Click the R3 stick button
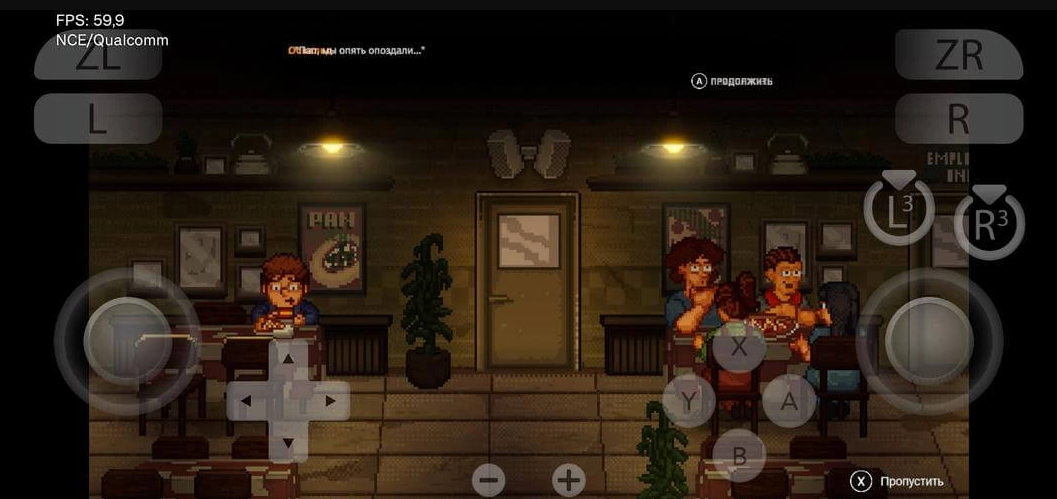 tap(989, 225)
